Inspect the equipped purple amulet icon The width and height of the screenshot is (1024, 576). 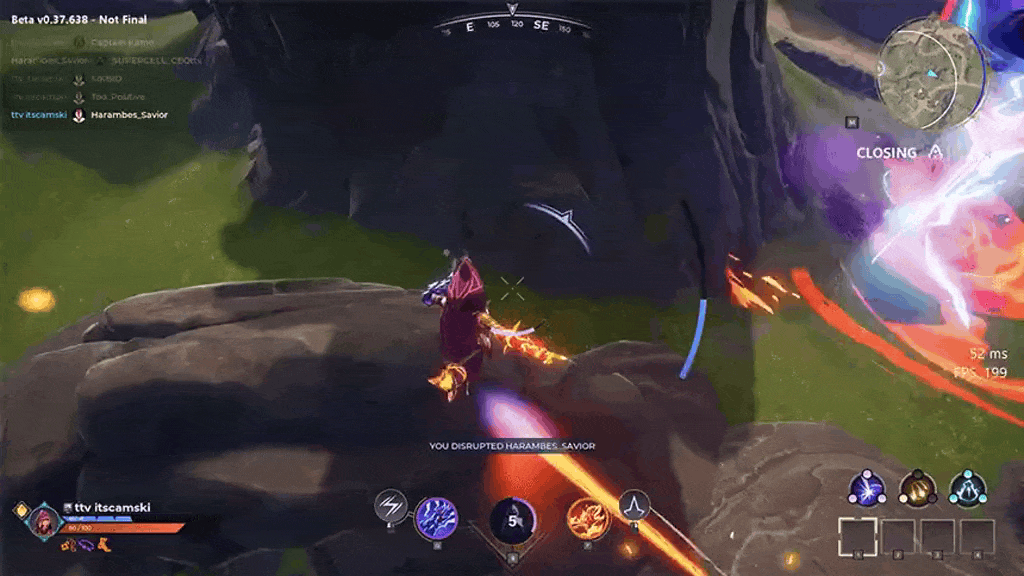[x=86, y=546]
